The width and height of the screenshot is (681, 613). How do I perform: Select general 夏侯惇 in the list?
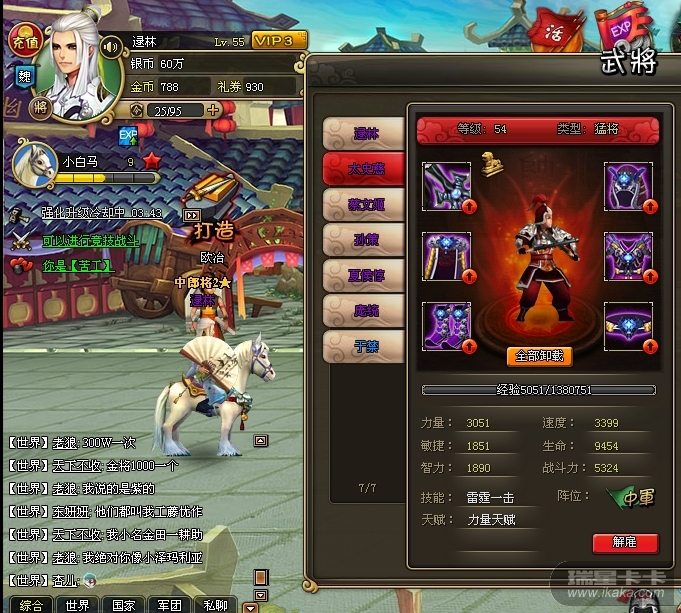[363, 275]
